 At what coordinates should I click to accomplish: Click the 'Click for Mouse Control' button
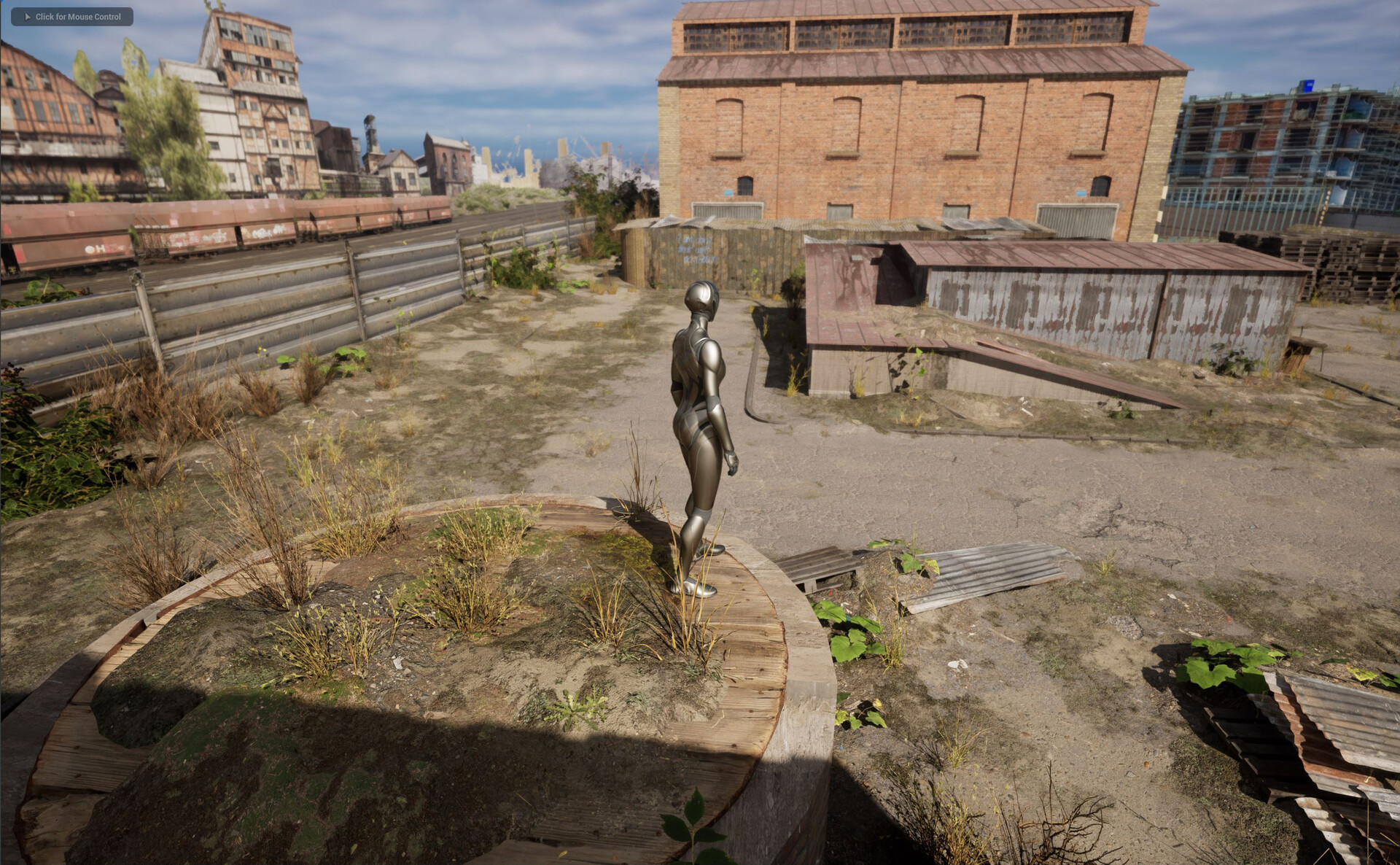[72, 17]
